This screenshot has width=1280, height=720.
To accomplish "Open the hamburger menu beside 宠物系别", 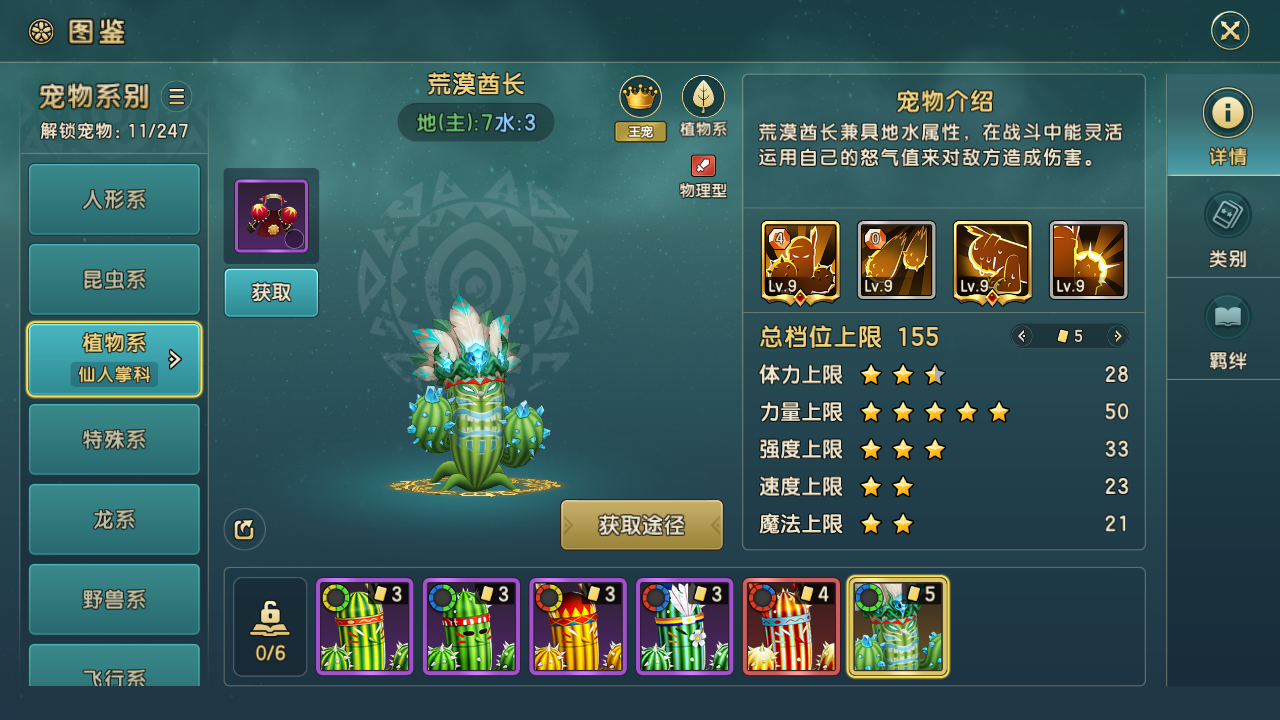I will 176,96.
